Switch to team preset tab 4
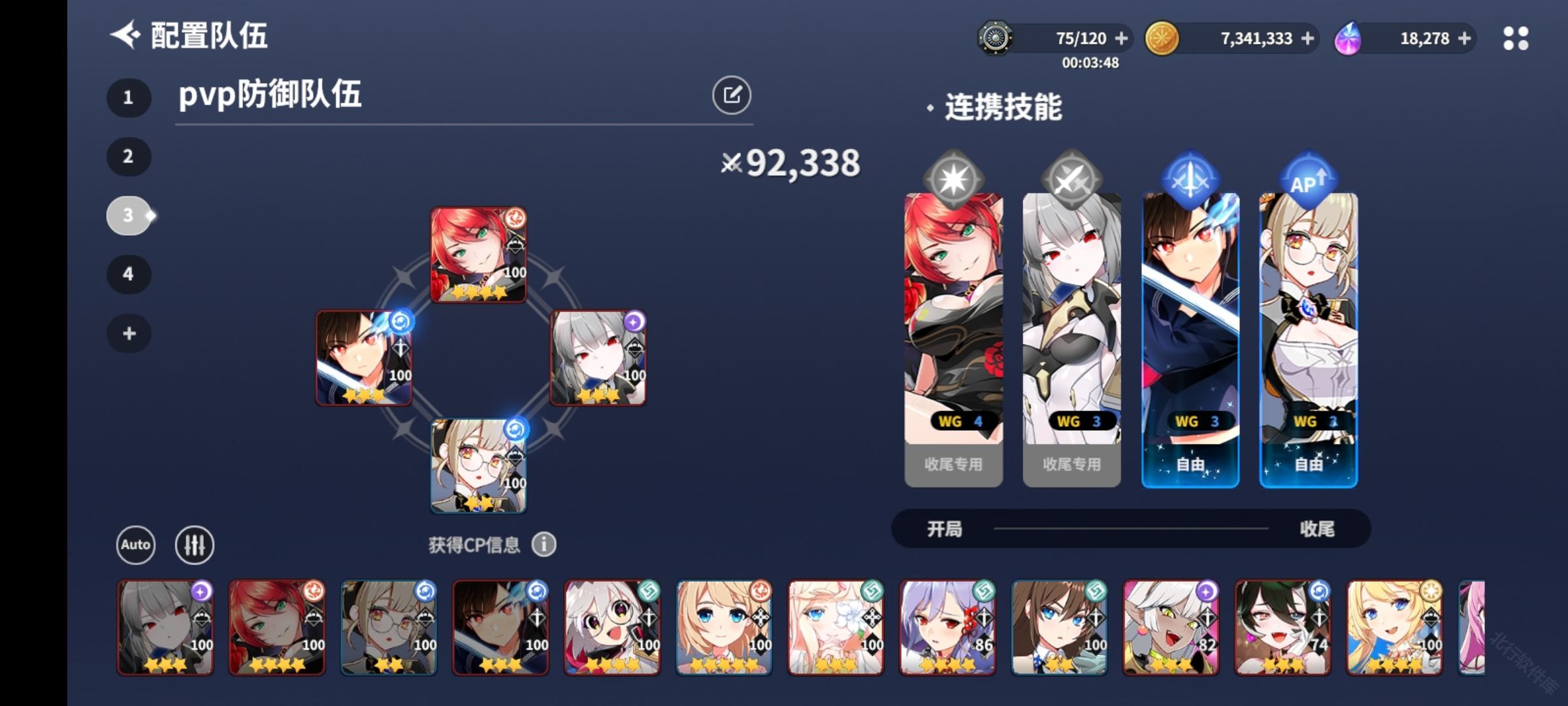The width and height of the screenshot is (1568, 706). tap(128, 274)
